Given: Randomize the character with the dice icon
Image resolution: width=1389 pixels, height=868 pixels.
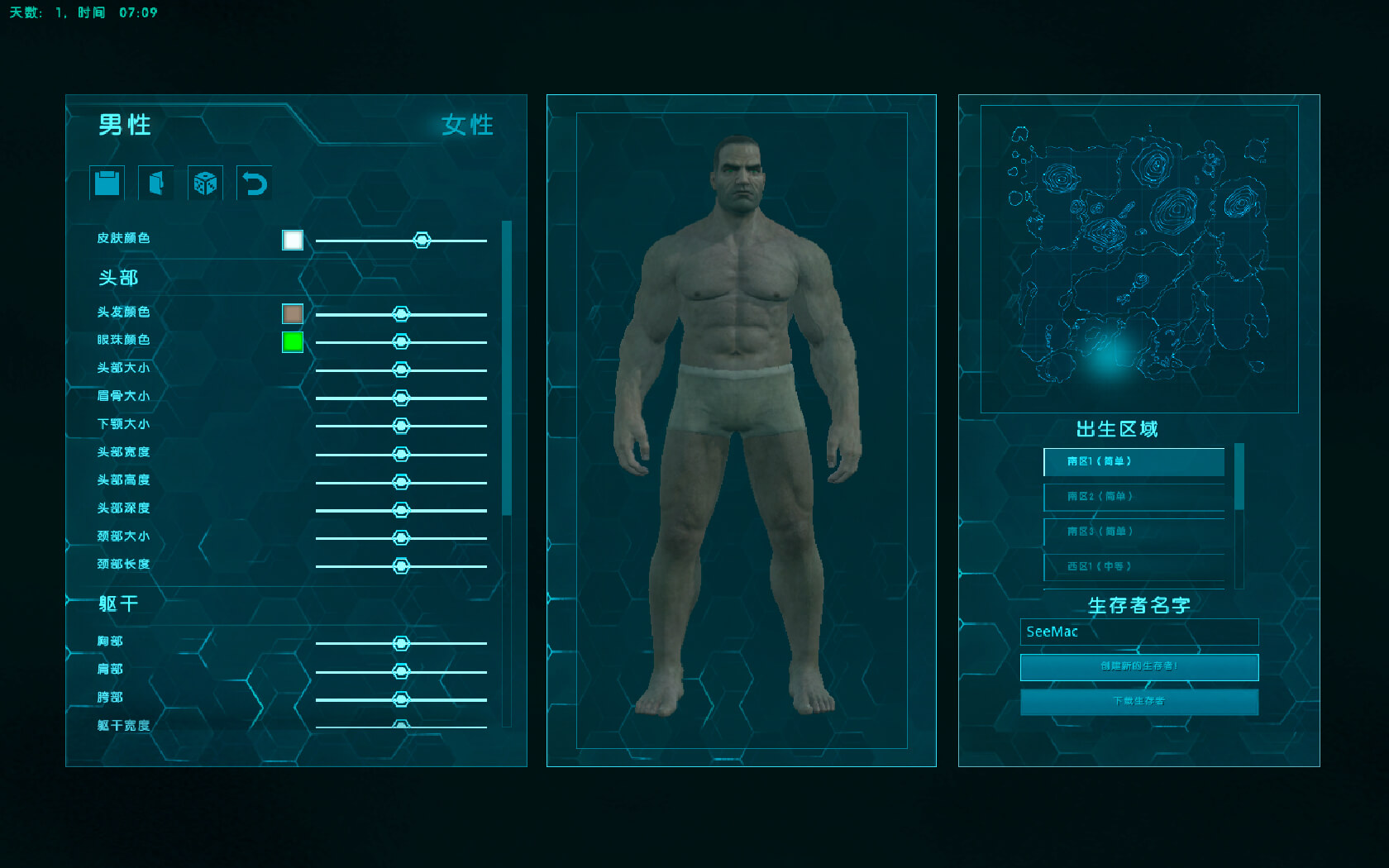Looking at the screenshot, I should pyautogui.click(x=205, y=183).
